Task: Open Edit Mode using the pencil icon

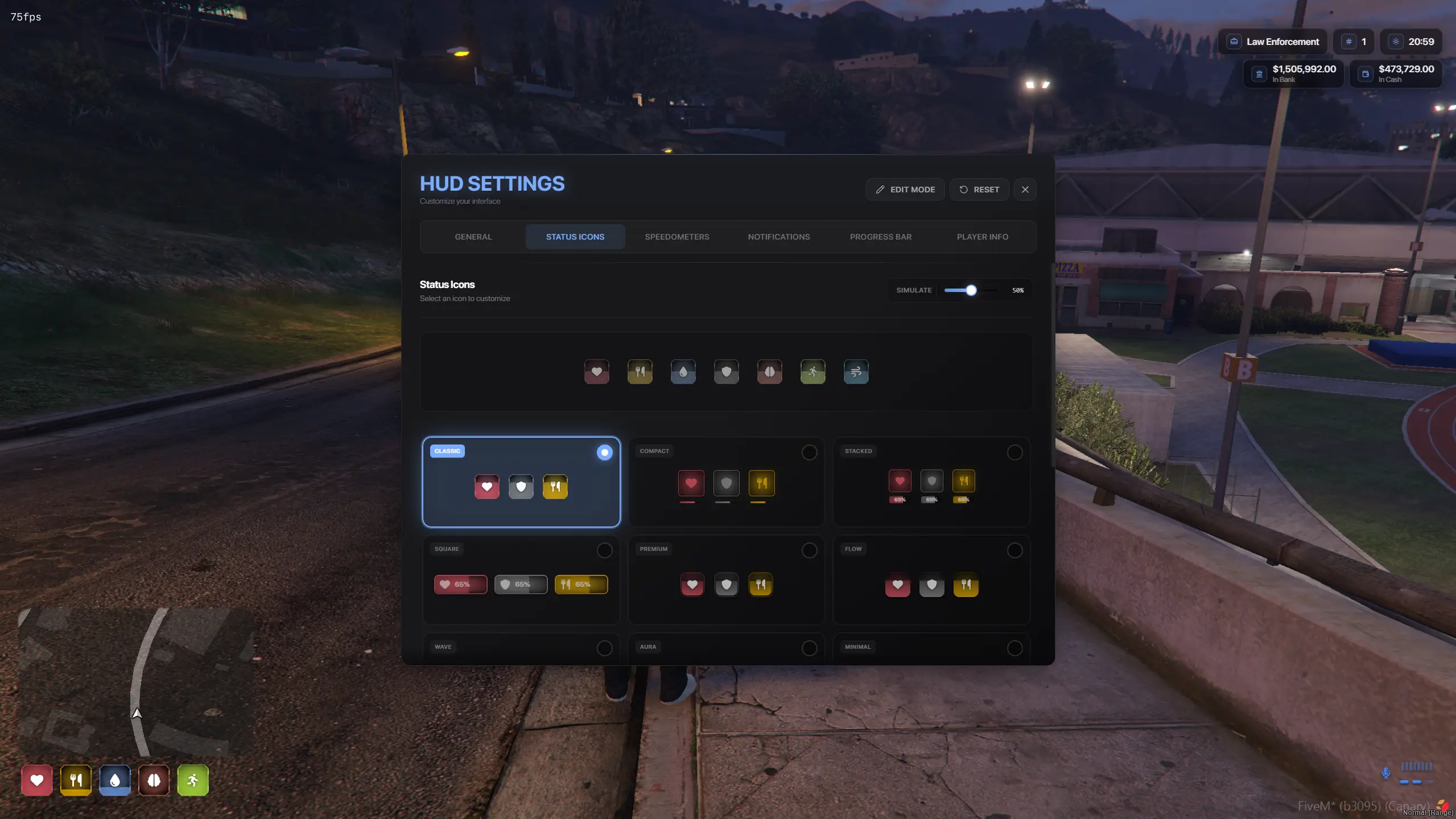Action: 905,189
